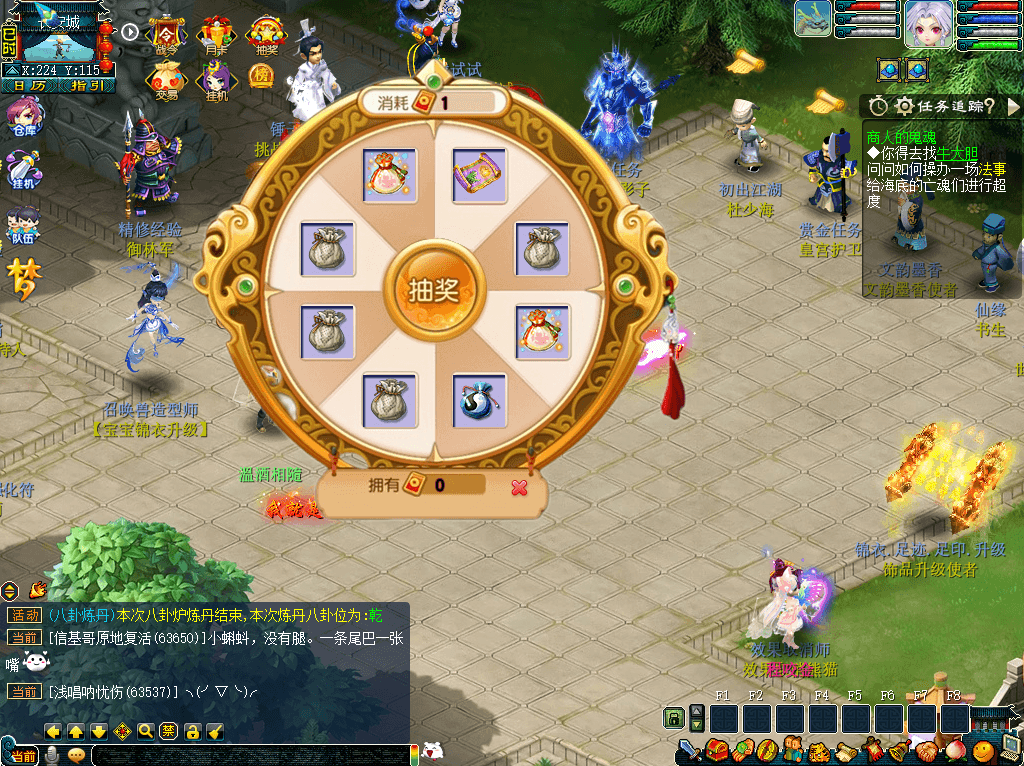Image resolution: width=1024 pixels, height=766 pixels.
Task: Select the purple scroll prize on the wheel
Action: (479, 175)
